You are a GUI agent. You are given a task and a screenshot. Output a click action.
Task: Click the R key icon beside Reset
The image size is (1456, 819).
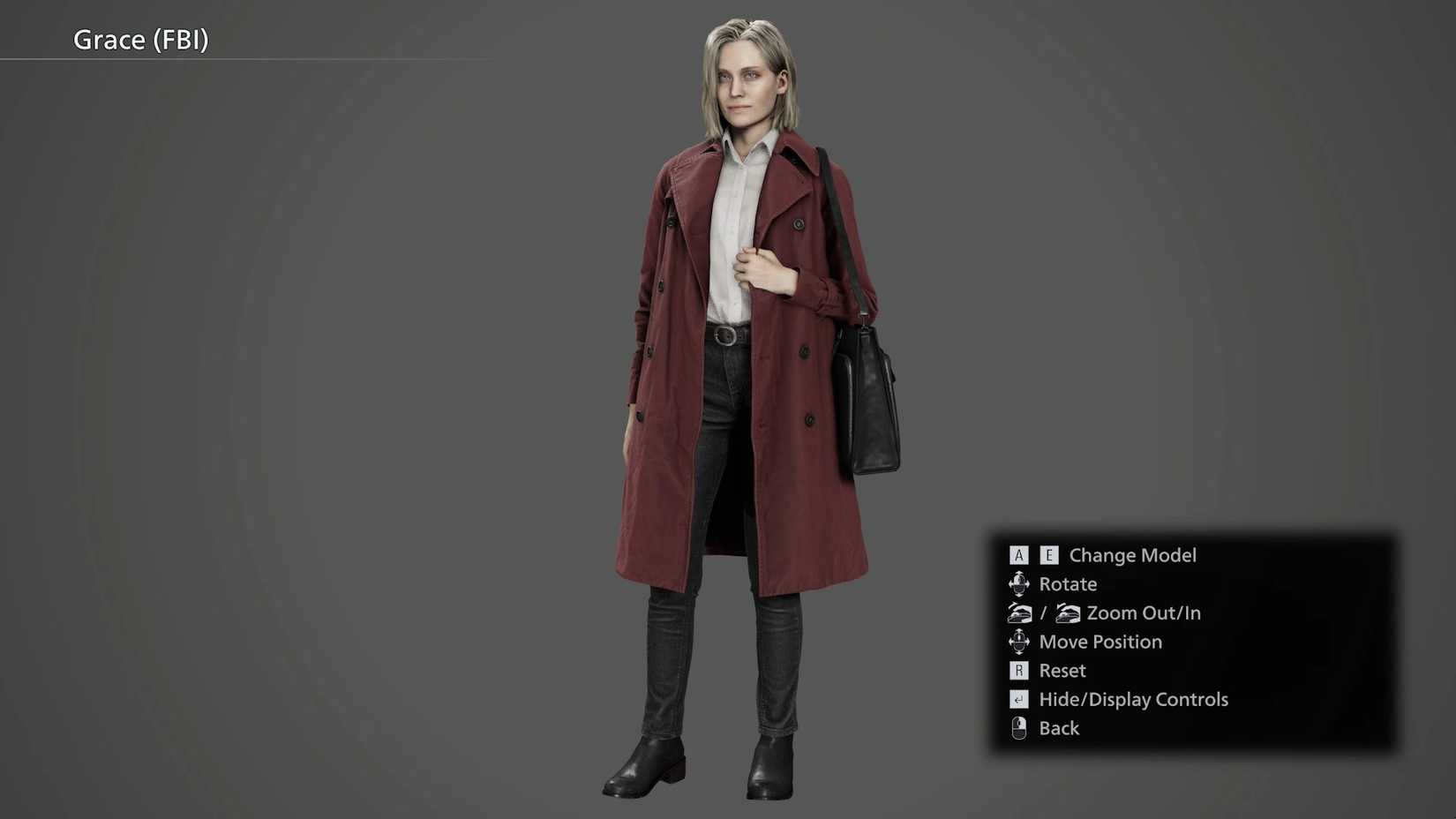(x=1019, y=671)
